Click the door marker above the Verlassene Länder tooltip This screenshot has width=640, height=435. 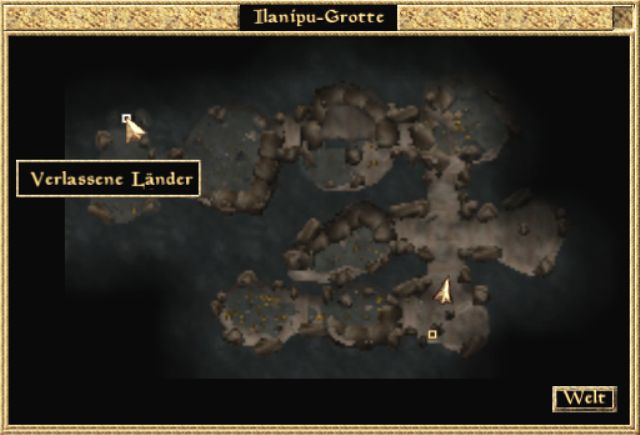[x=126, y=118]
